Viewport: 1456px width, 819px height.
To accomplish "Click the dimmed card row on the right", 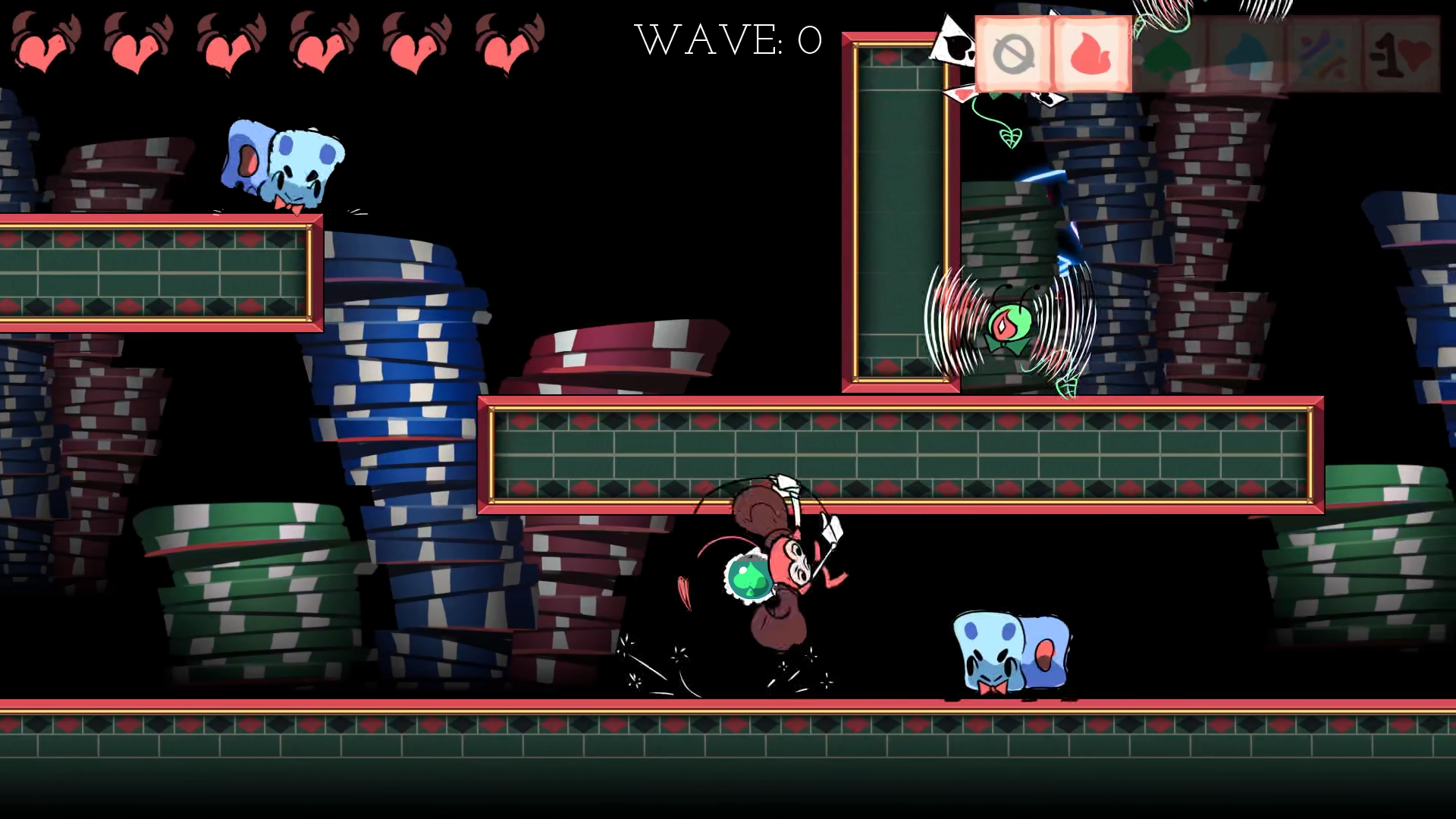I will coord(1289,52).
